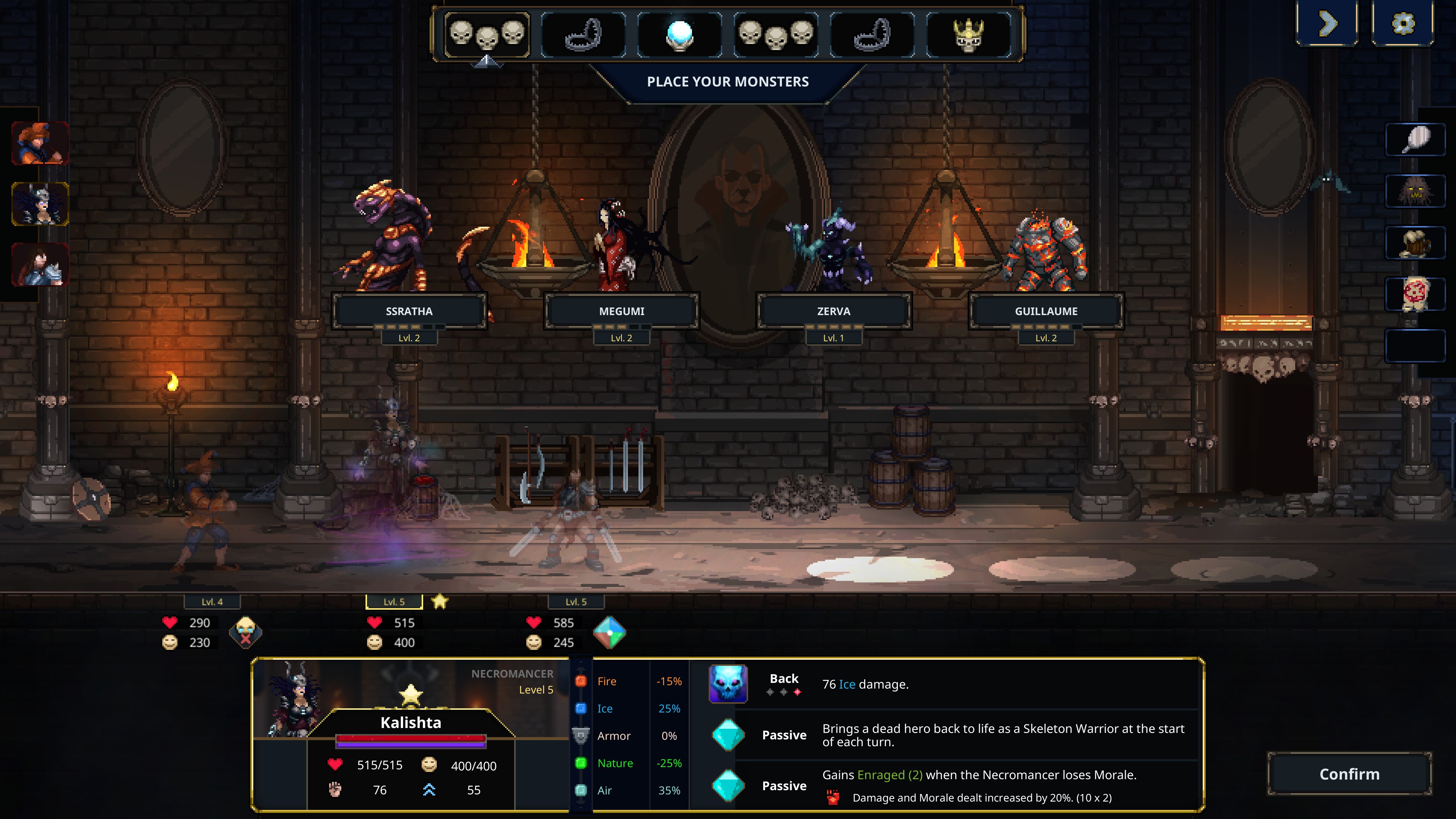Confirm the monster placement
Viewport: 1456px width, 819px height.
[1349, 774]
